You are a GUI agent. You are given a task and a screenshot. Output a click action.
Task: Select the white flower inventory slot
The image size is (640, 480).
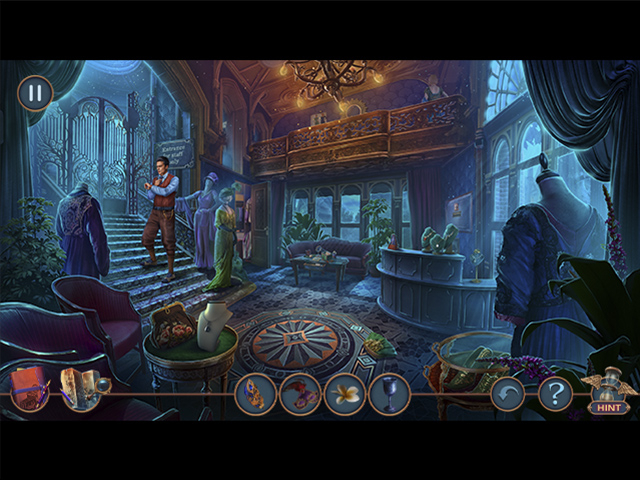coord(345,394)
